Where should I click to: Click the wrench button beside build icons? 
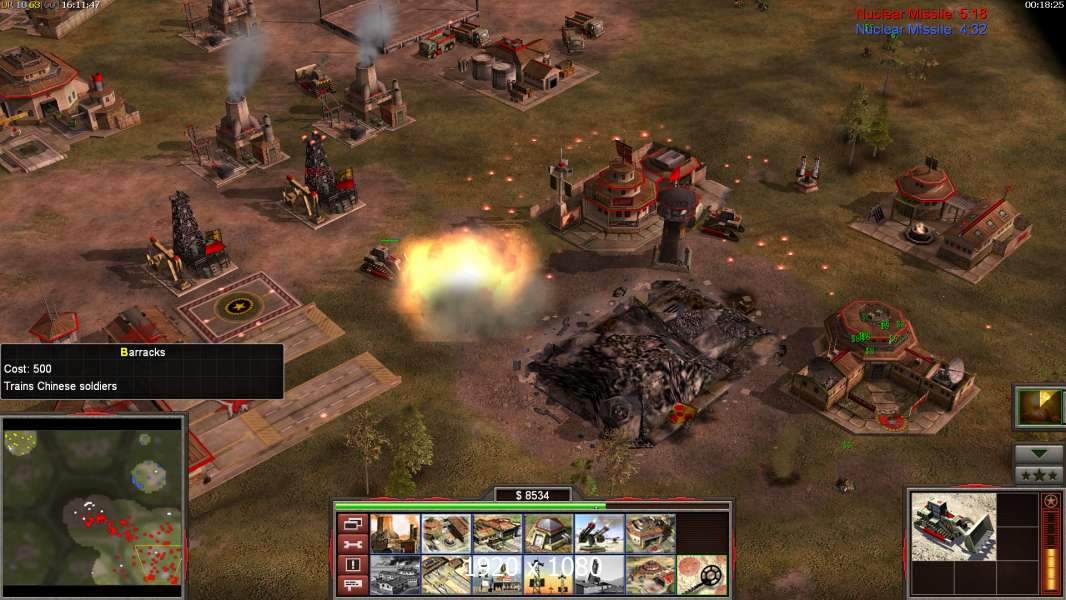coord(352,544)
